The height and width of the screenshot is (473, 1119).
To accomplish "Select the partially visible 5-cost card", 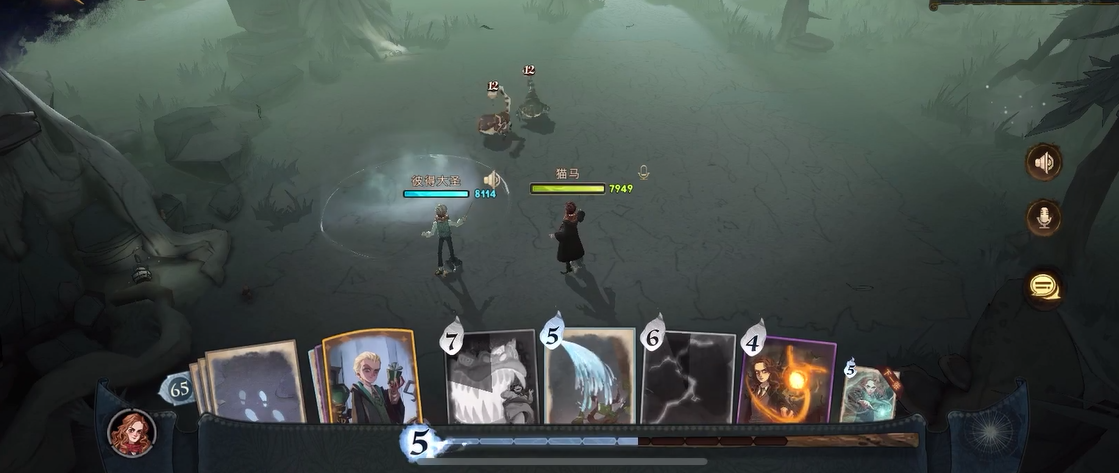I will [867, 391].
